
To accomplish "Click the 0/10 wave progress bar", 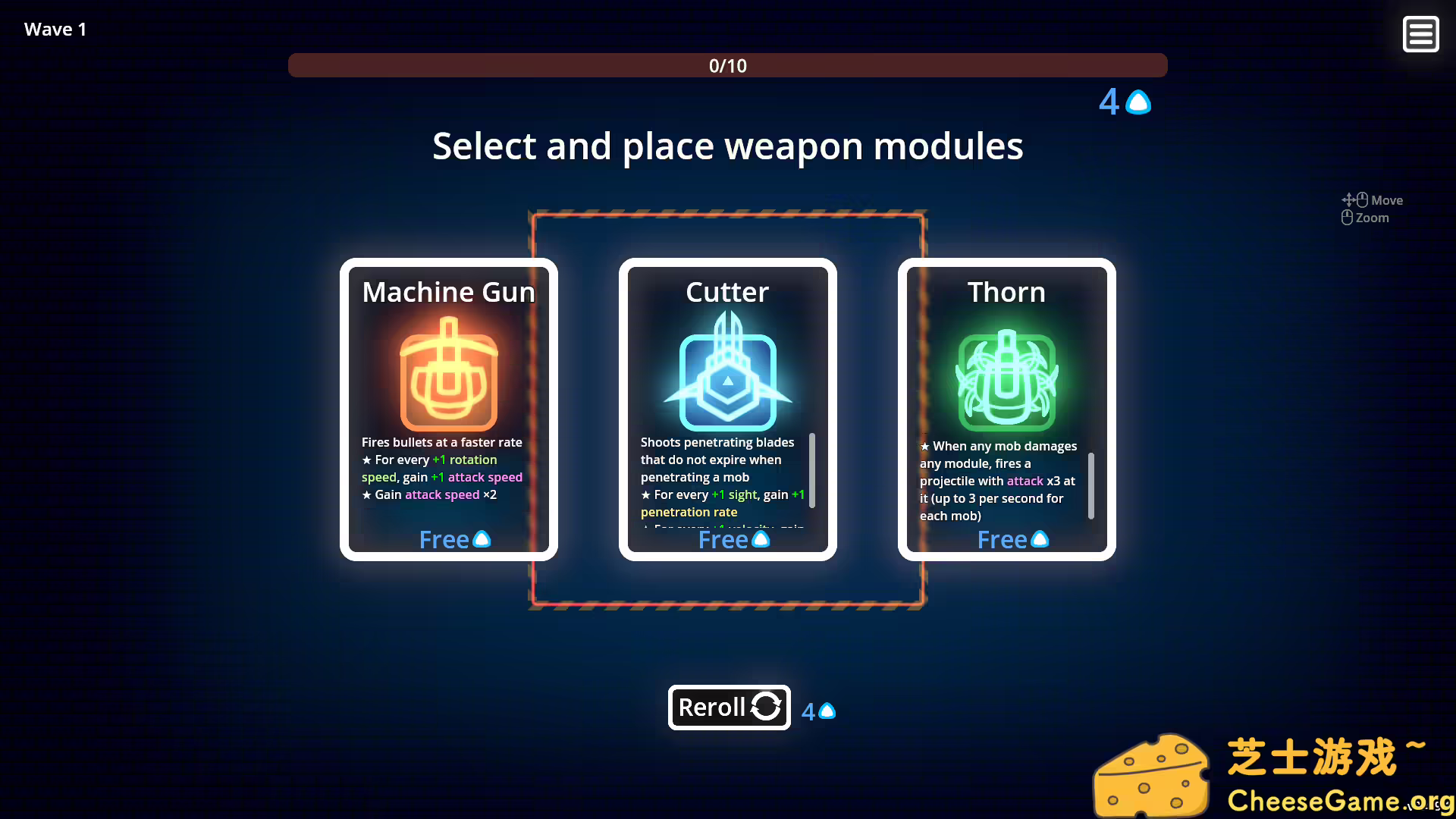I will (x=727, y=65).
